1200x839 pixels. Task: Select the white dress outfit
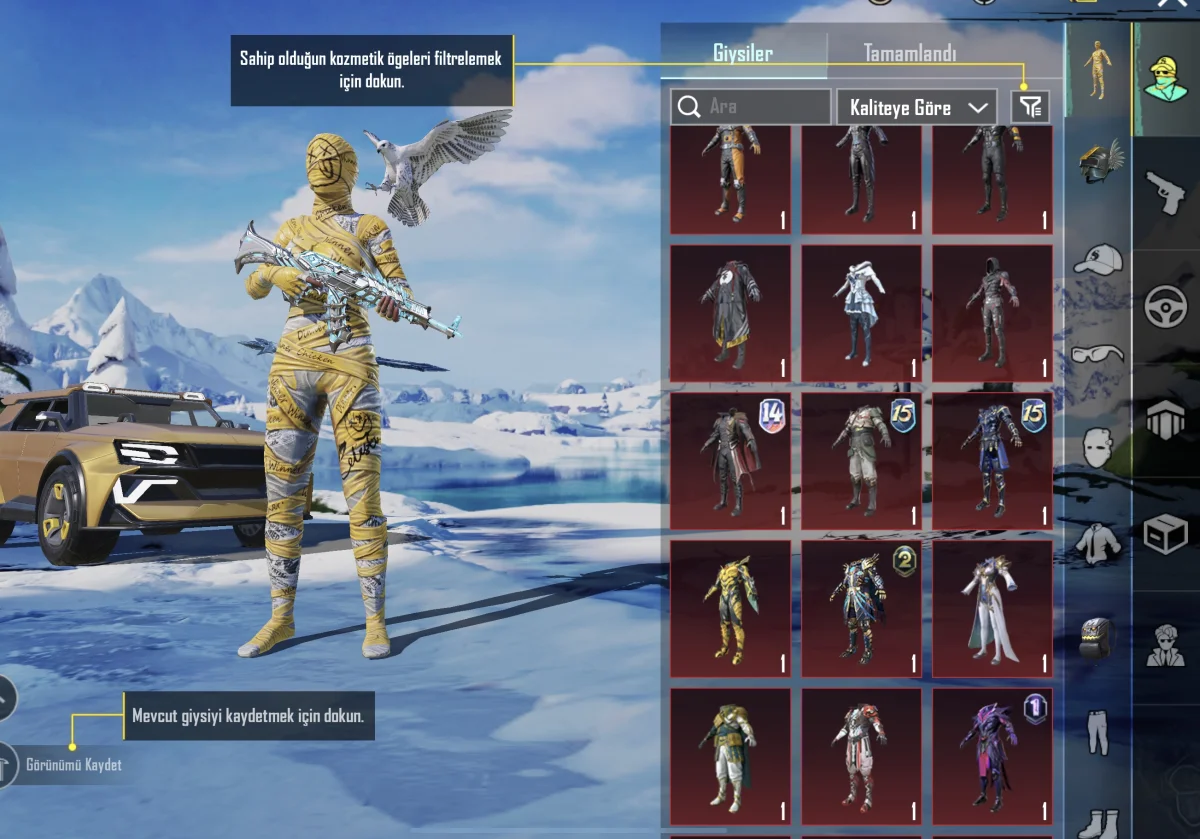tap(861, 313)
